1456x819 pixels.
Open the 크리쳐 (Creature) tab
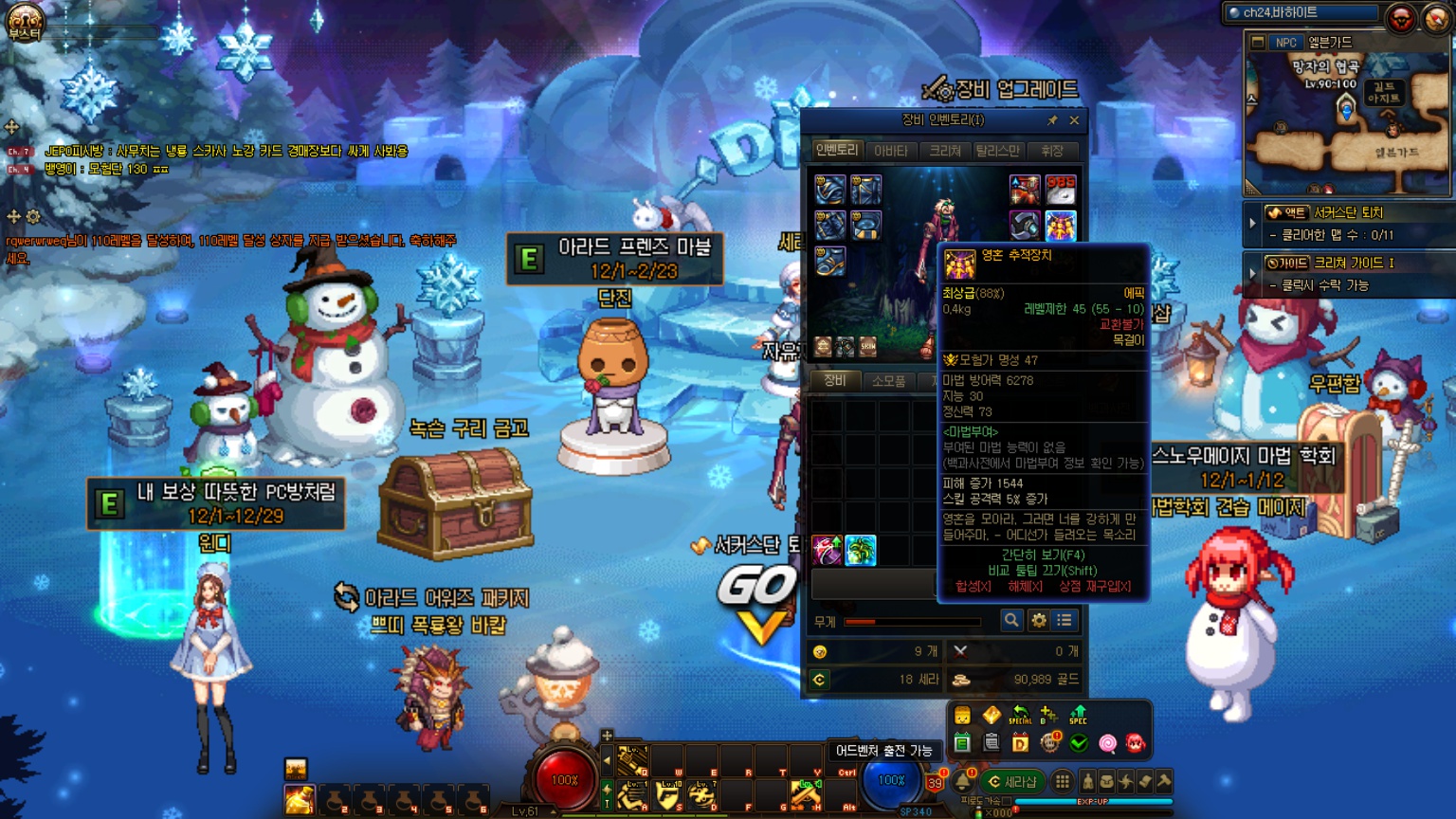pos(944,151)
